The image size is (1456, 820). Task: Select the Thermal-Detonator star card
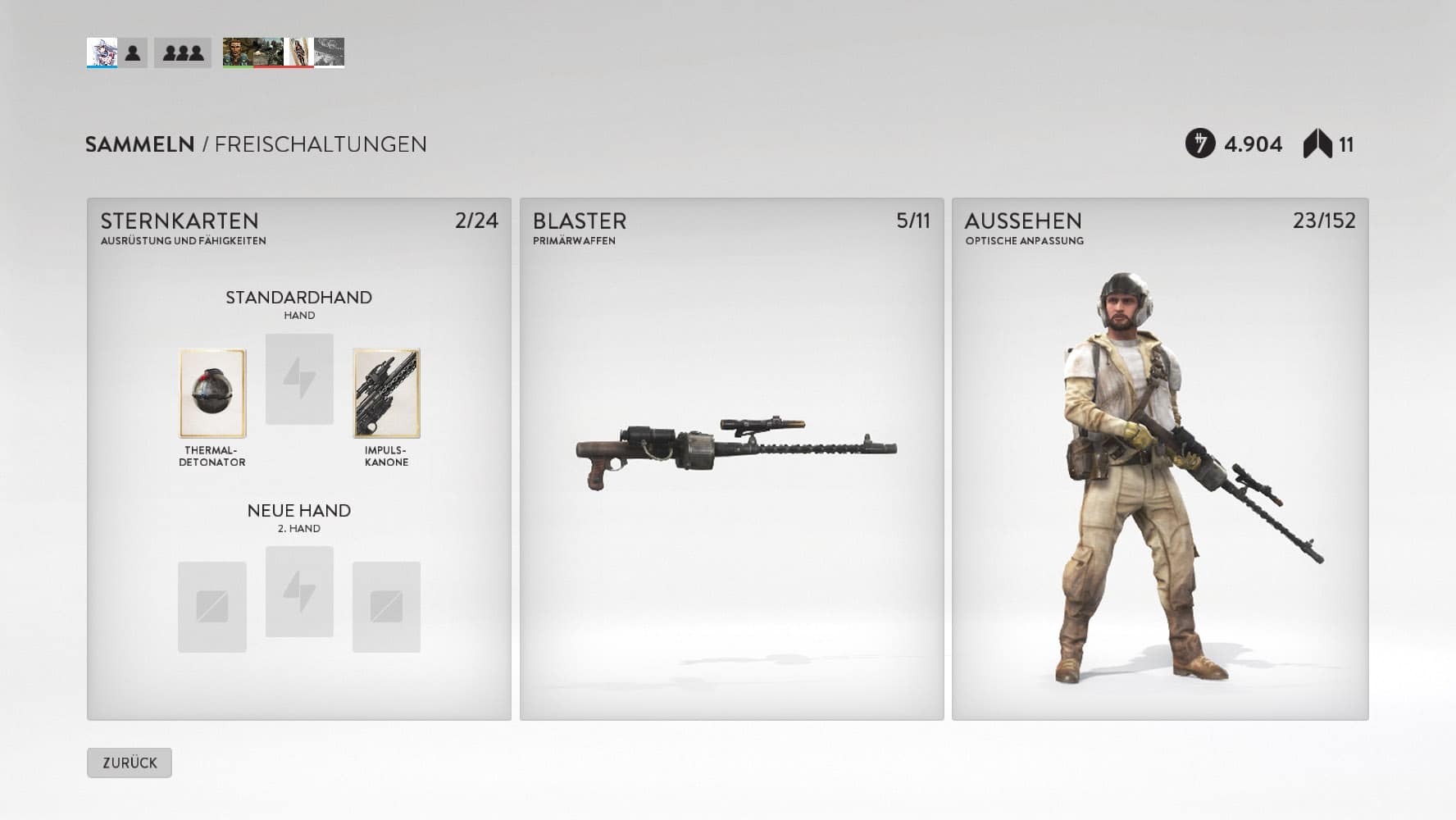[x=212, y=394]
